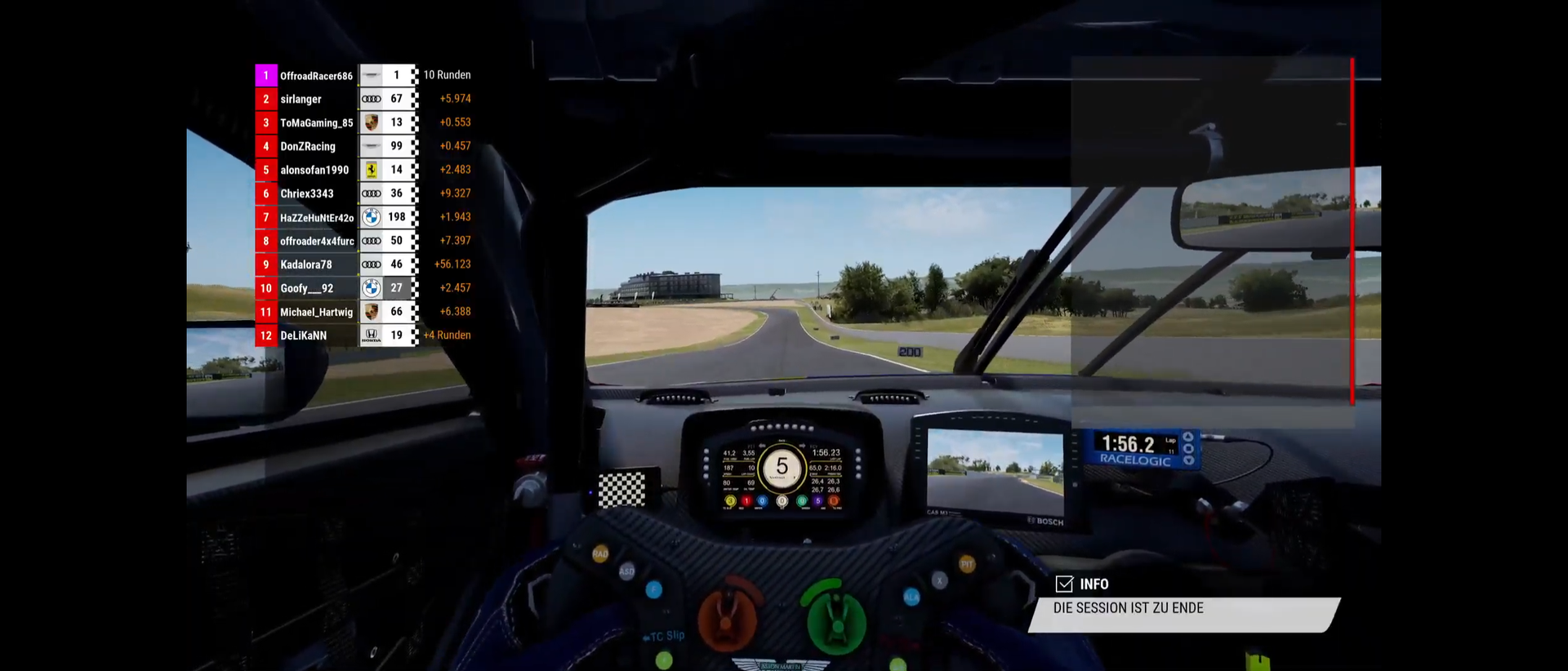The image size is (1568, 671).
Task: Select Michael_Hartwig in the leaderboard
Action: 316,313
